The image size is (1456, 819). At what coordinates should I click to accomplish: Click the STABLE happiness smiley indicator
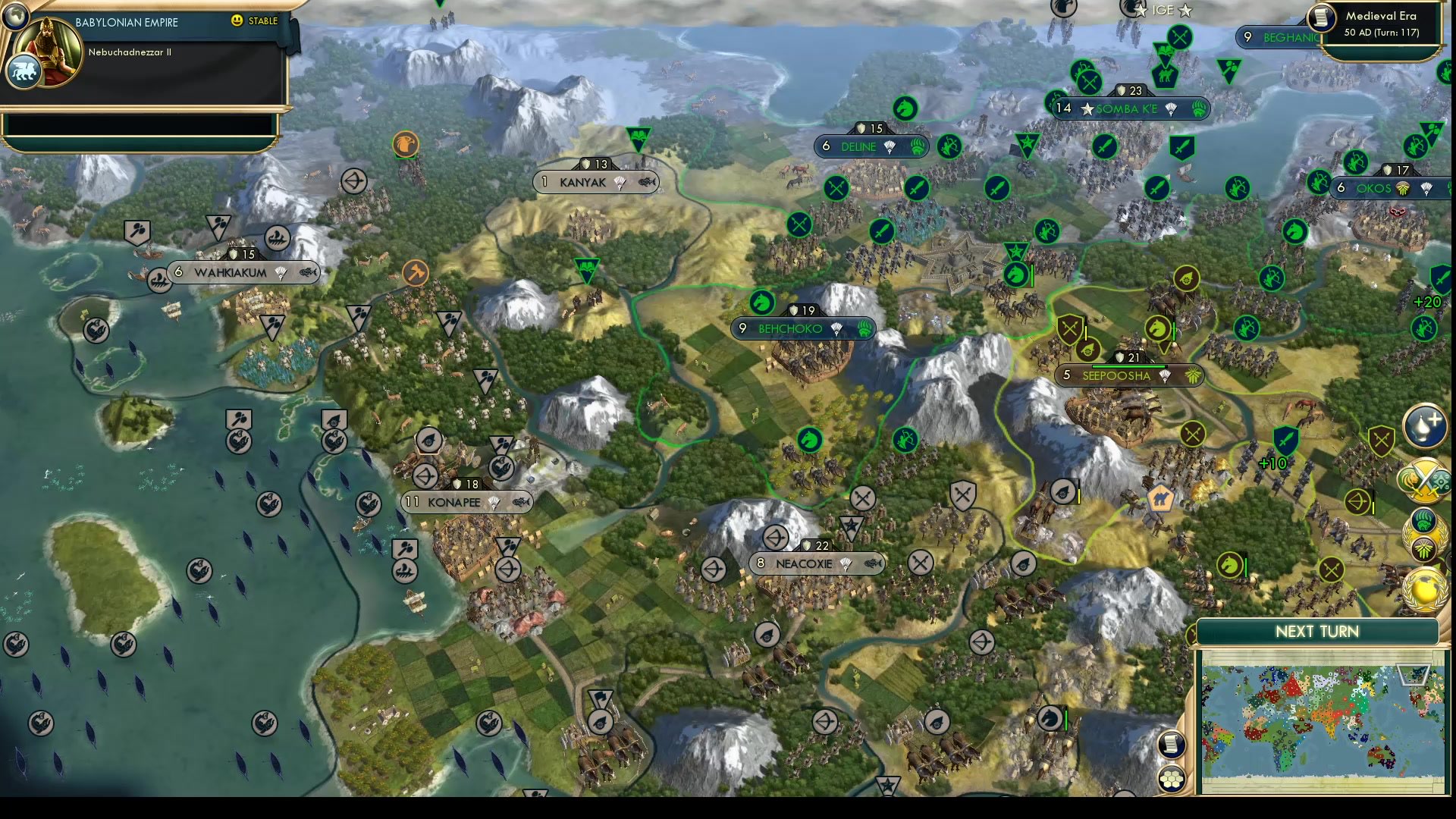237,21
